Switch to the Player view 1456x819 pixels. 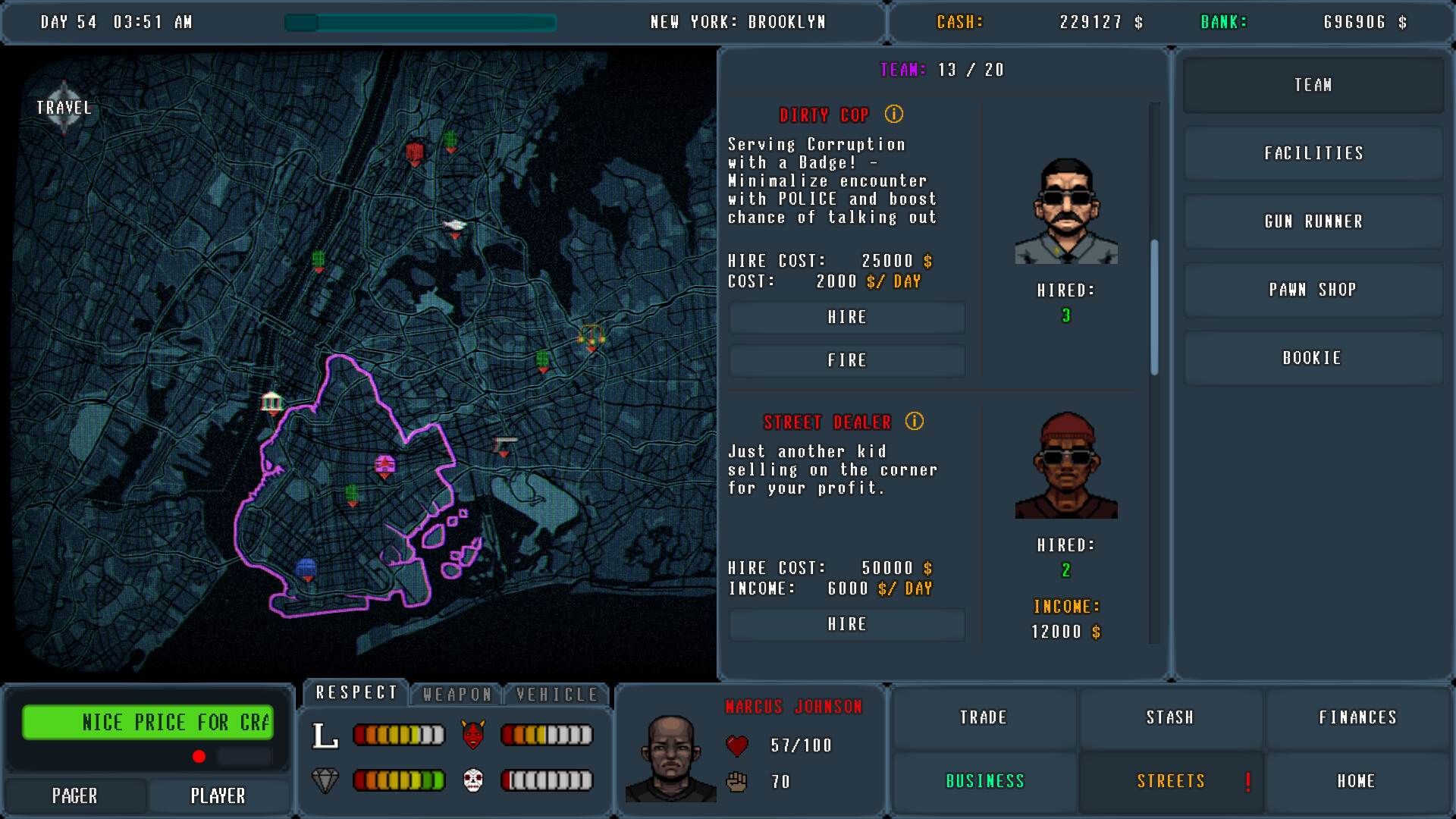218,795
